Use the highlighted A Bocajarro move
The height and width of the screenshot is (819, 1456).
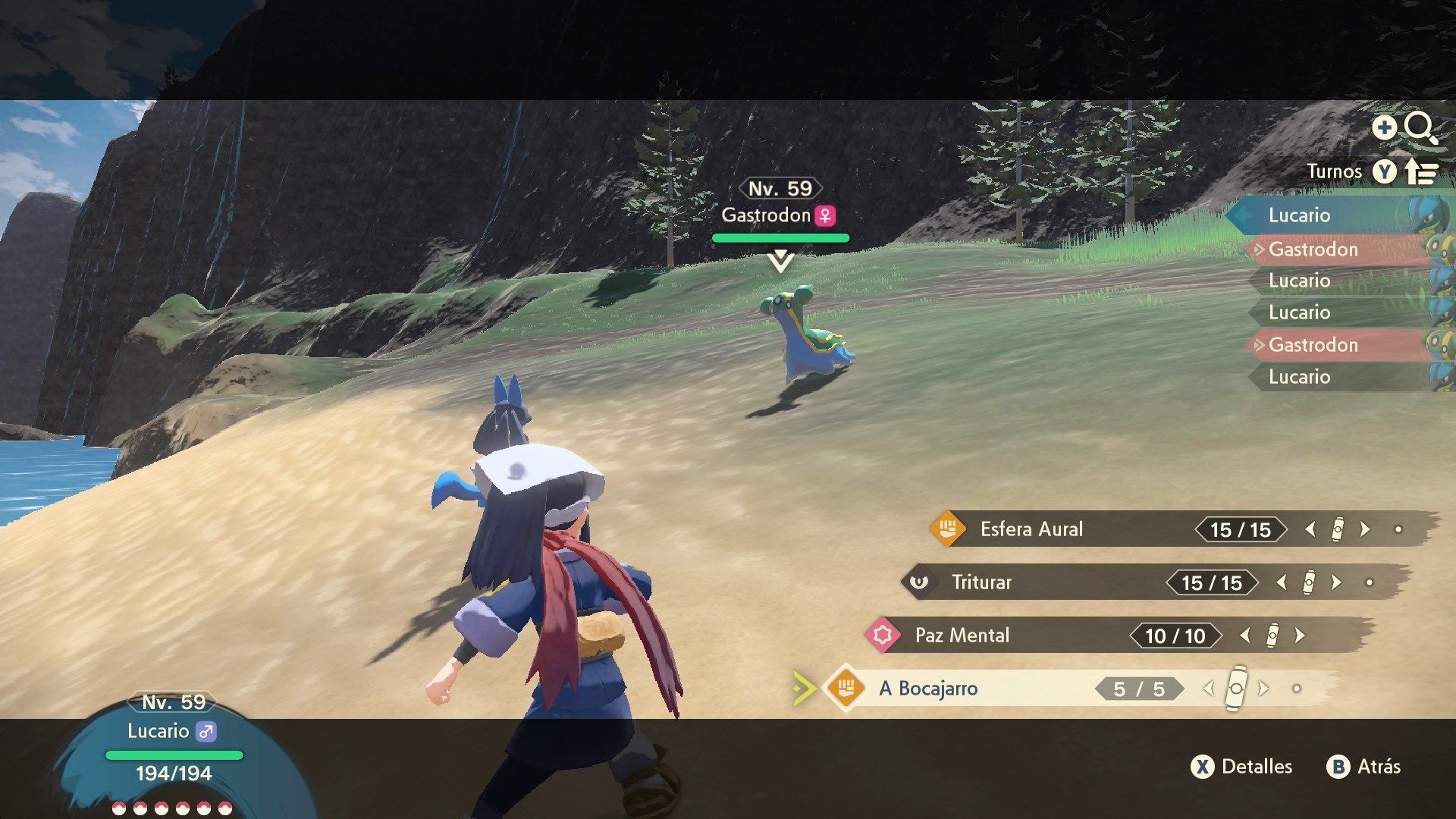pyautogui.click(x=928, y=689)
